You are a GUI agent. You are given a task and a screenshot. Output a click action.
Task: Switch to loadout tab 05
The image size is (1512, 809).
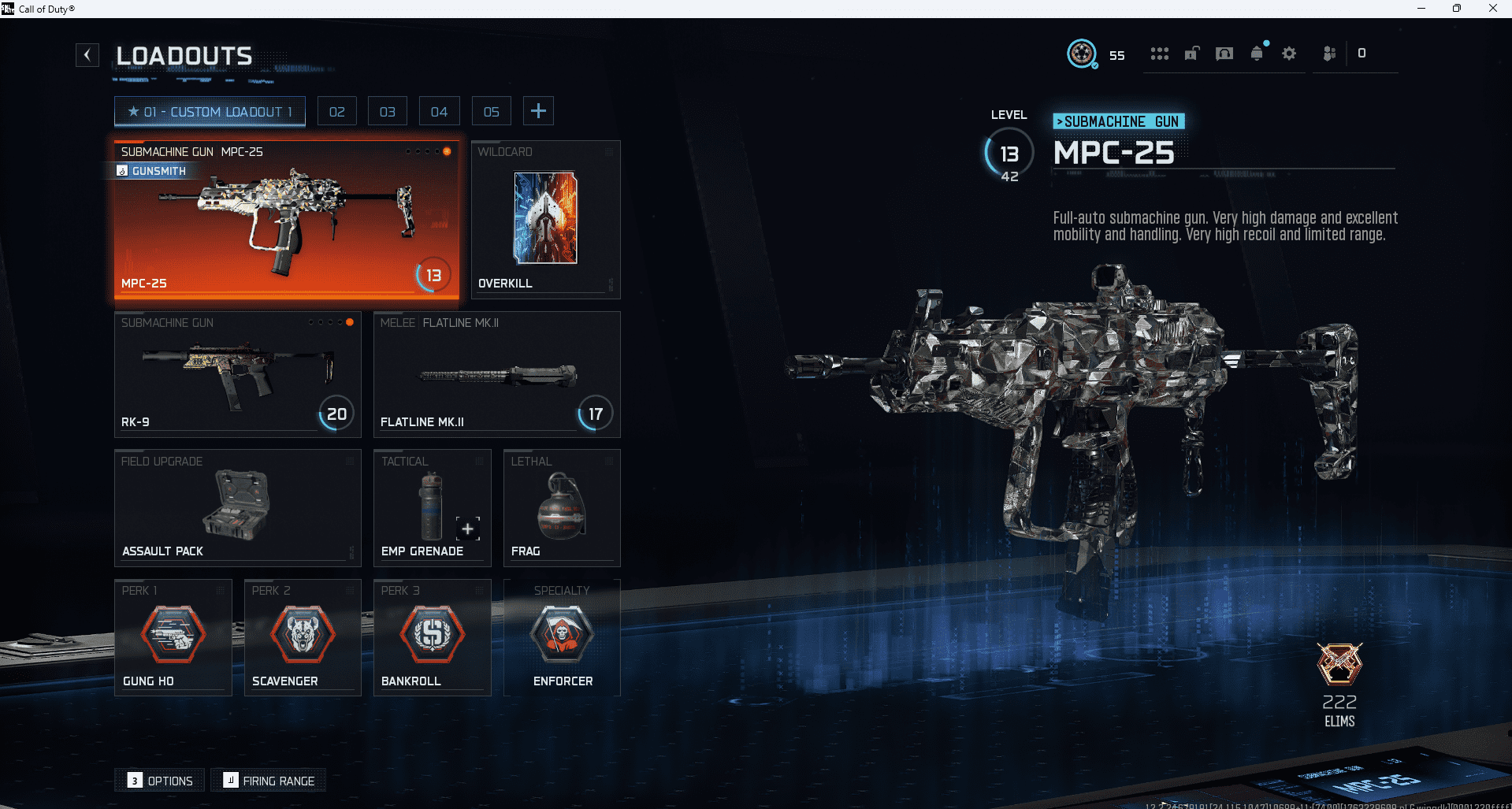coord(491,110)
